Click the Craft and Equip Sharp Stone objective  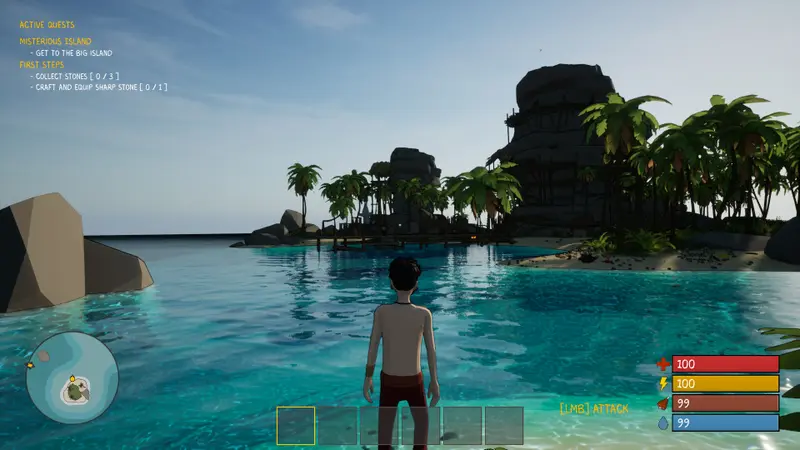click(x=98, y=88)
